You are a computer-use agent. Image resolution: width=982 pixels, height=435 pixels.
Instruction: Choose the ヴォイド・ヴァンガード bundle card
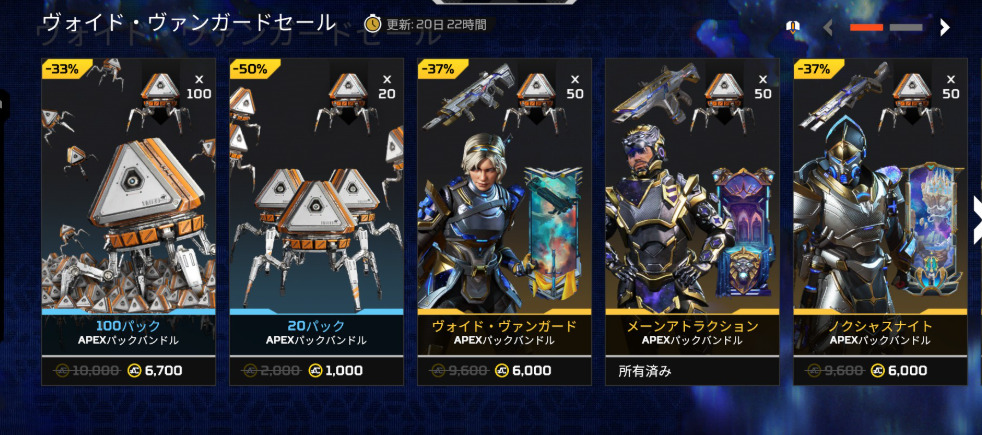504,220
